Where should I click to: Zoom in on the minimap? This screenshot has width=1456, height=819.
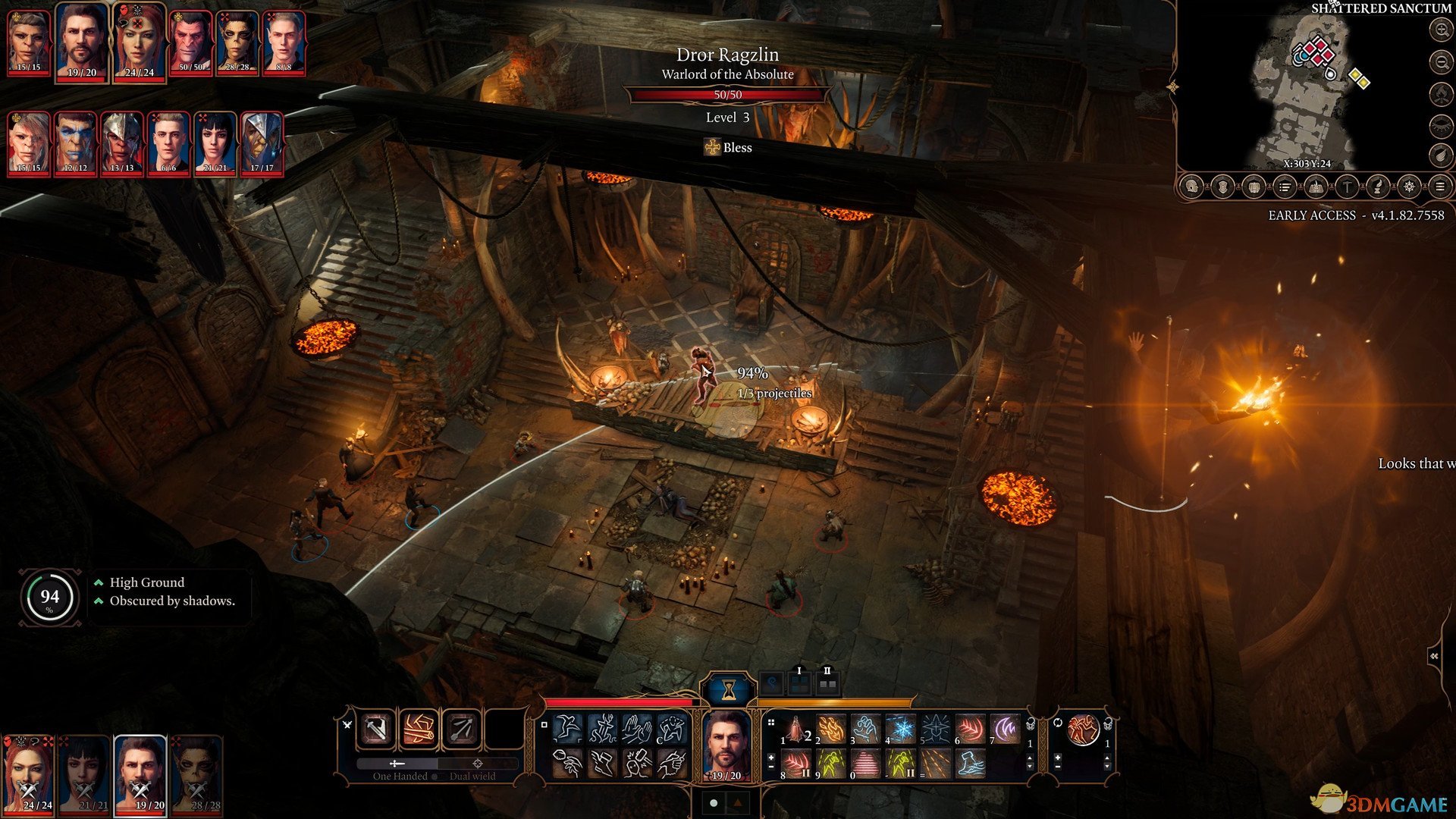(1440, 30)
